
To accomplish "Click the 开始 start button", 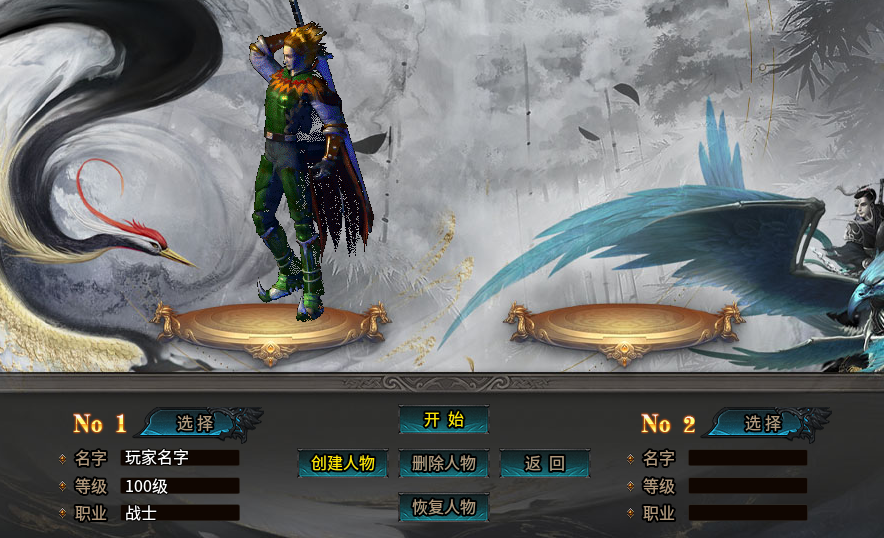I will pos(443,420).
